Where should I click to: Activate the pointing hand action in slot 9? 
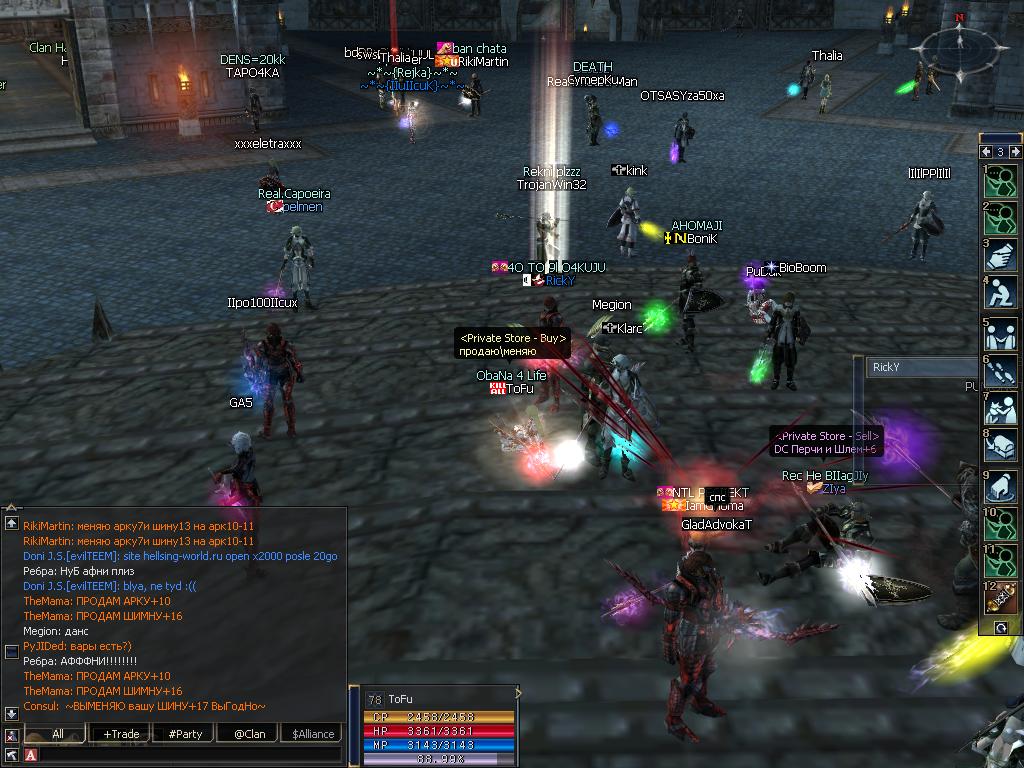click(x=1002, y=487)
